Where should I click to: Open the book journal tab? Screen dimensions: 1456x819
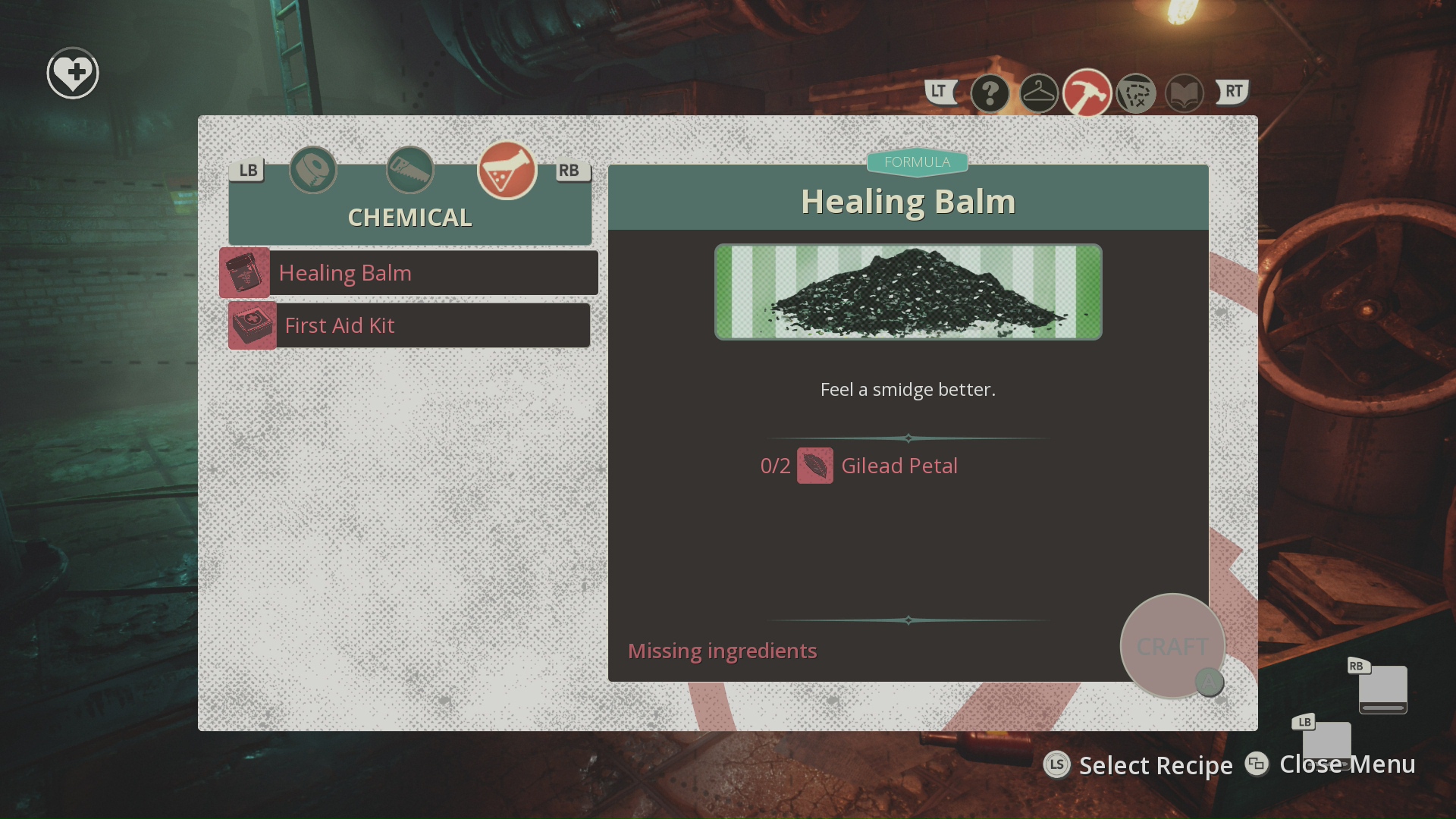tap(1185, 94)
